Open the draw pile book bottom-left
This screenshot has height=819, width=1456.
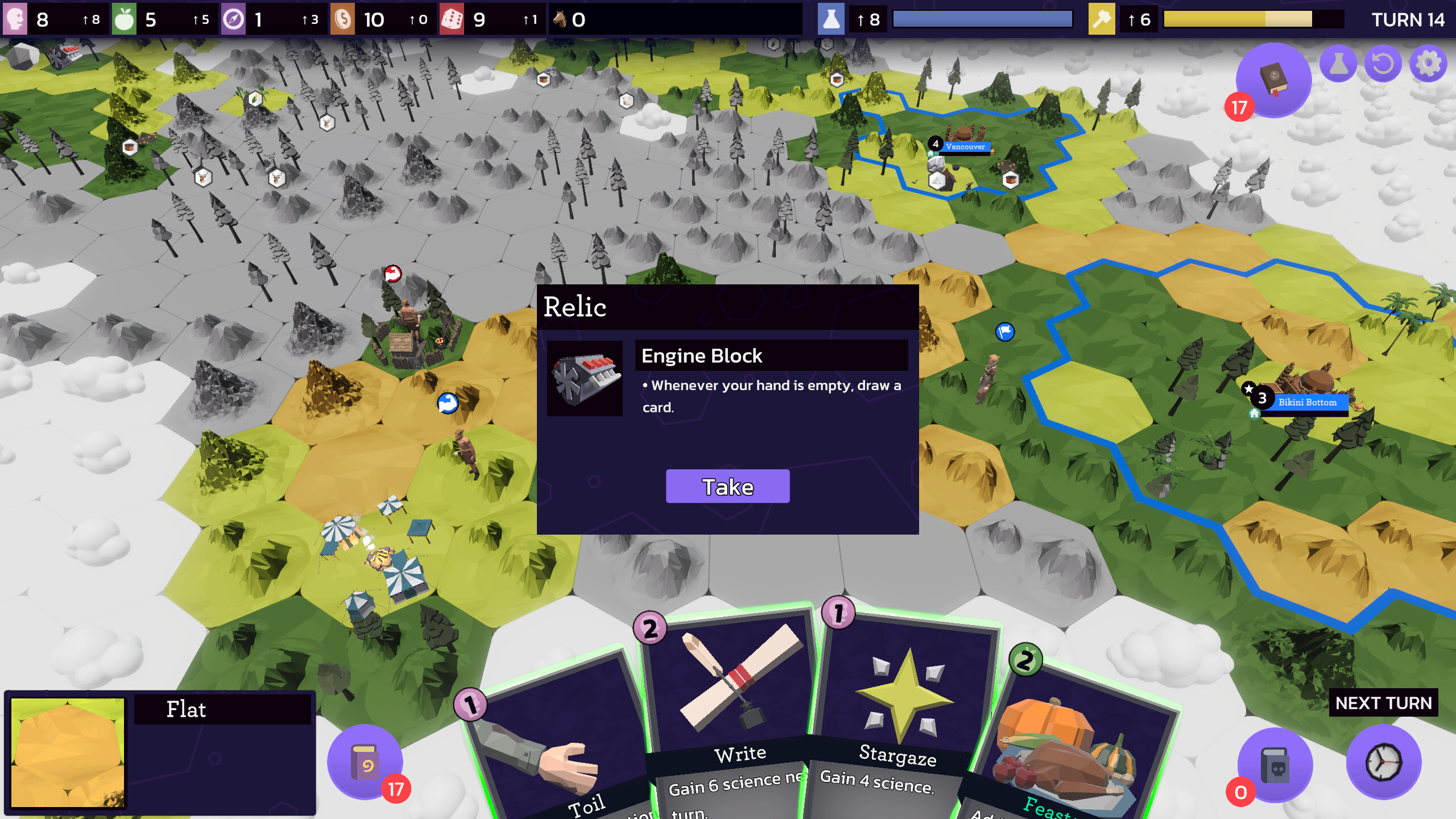click(x=366, y=763)
